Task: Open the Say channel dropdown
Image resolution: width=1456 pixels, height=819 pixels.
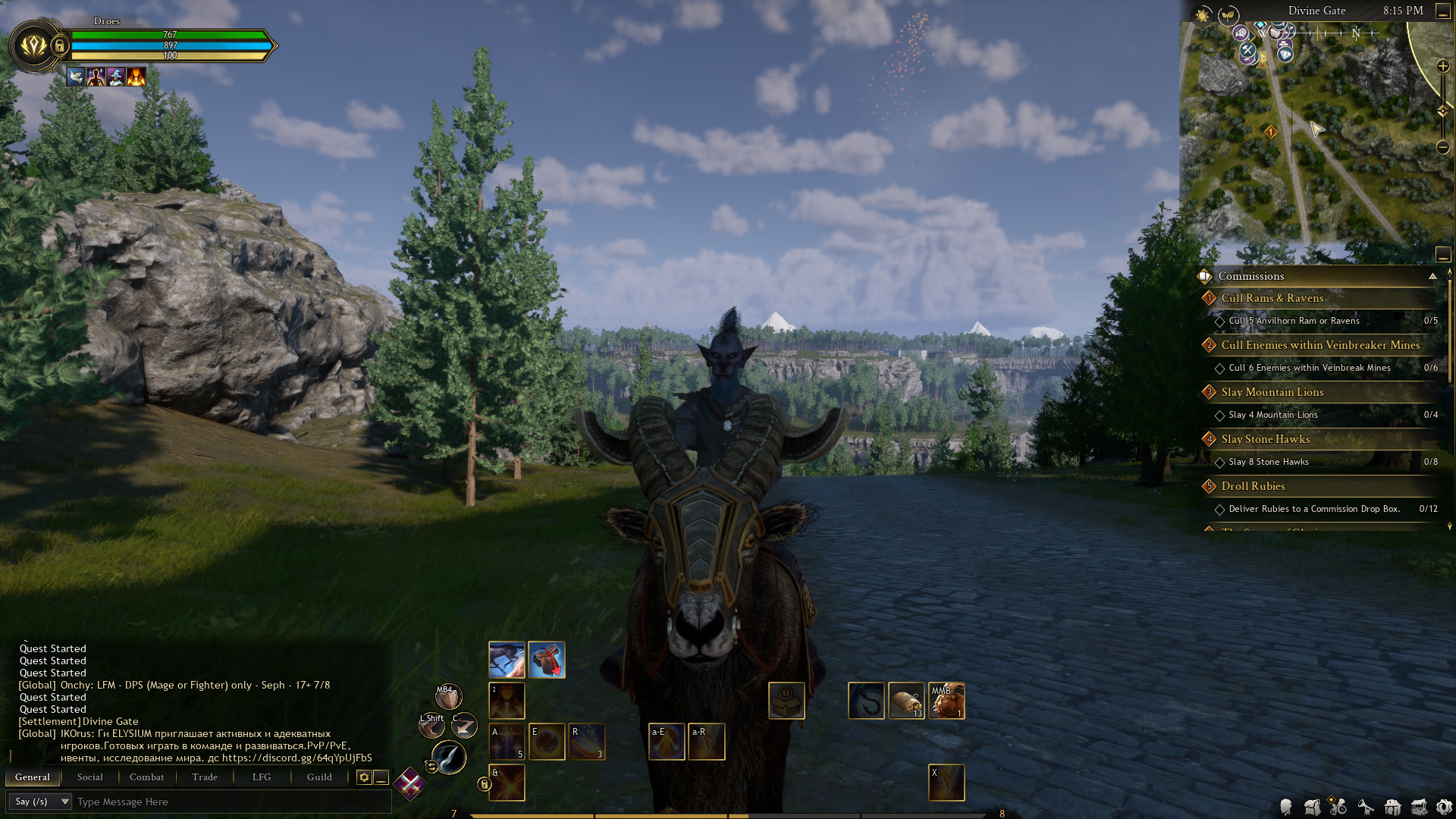Action: click(42, 802)
